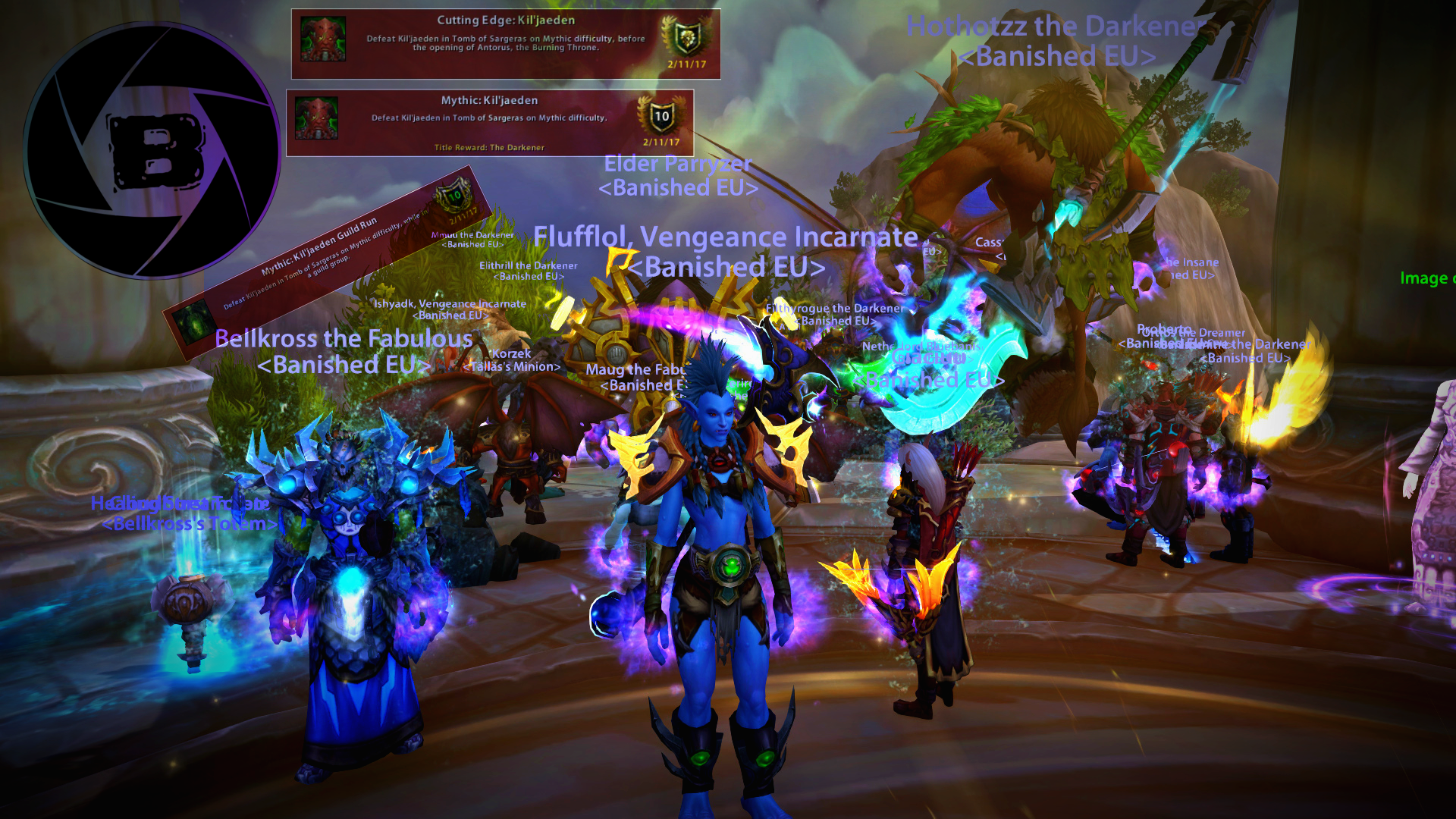Image resolution: width=1456 pixels, height=819 pixels.
Task: Open the Mythic: Kil'jaeden achievement banner
Action: (489, 123)
